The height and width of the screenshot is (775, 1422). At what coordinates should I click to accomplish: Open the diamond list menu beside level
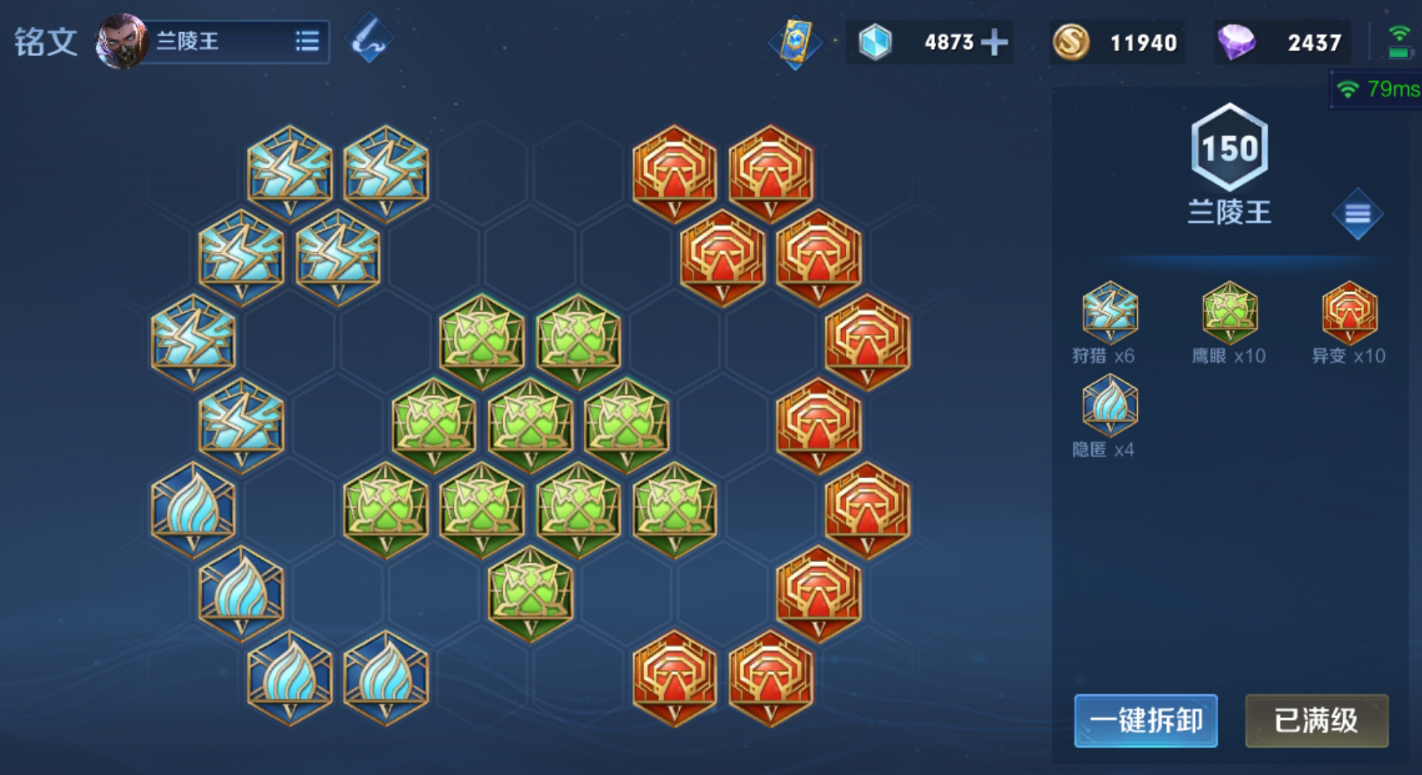[x=1357, y=214]
